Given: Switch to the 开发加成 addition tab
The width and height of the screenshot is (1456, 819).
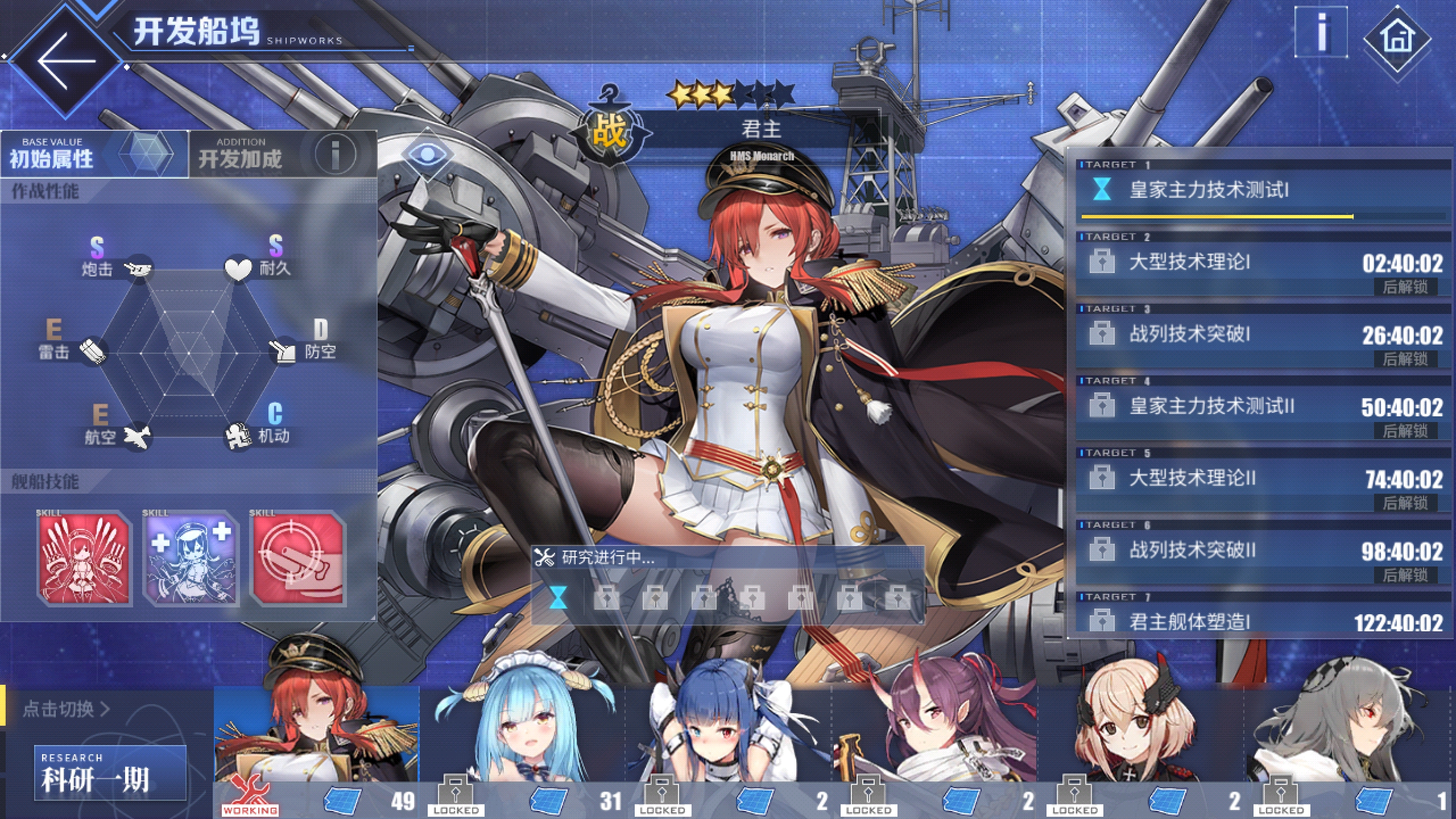Looking at the screenshot, I should (x=282, y=154).
